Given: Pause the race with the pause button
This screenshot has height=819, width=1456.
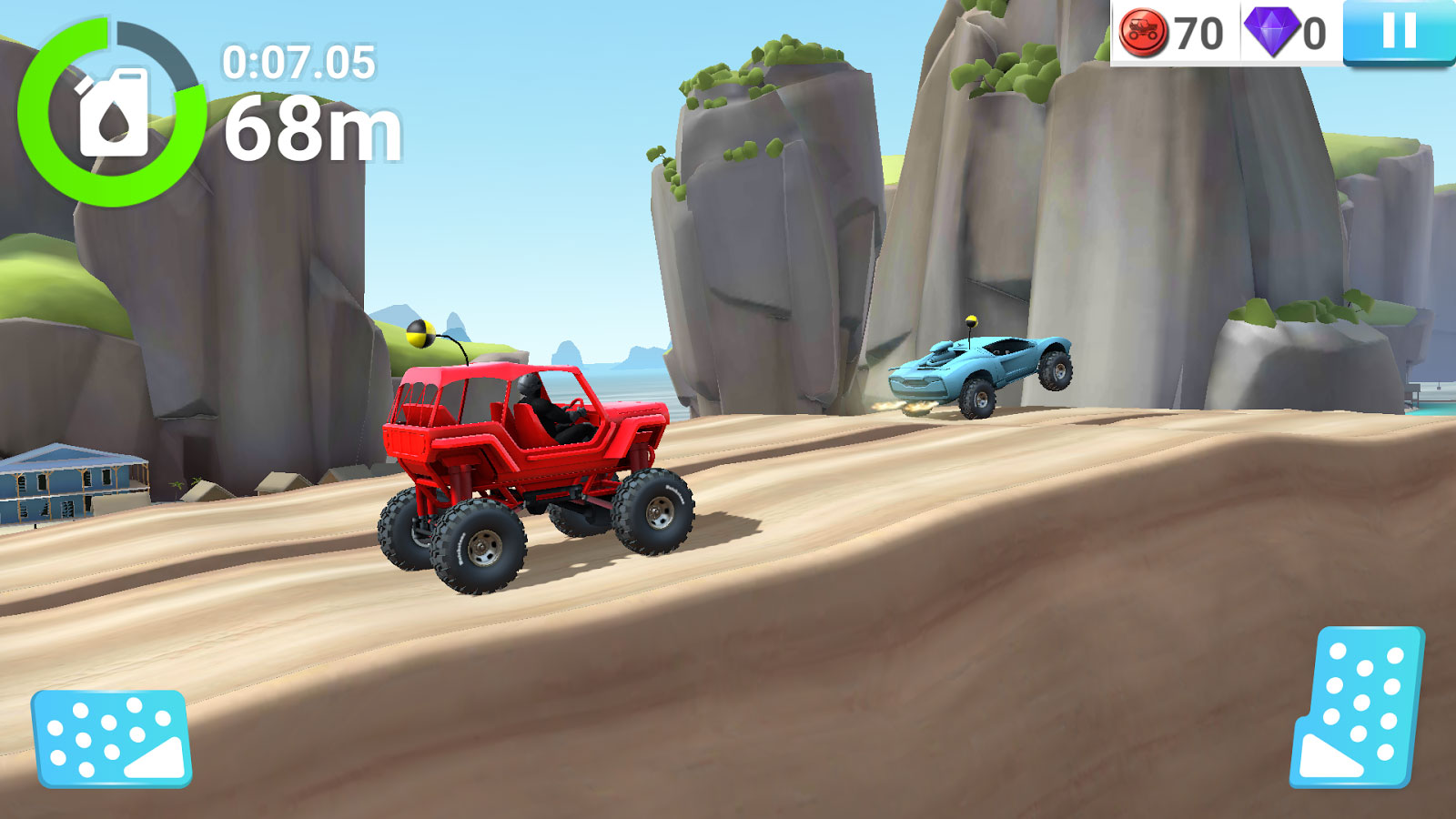Looking at the screenshot, I should (1399, 33).
